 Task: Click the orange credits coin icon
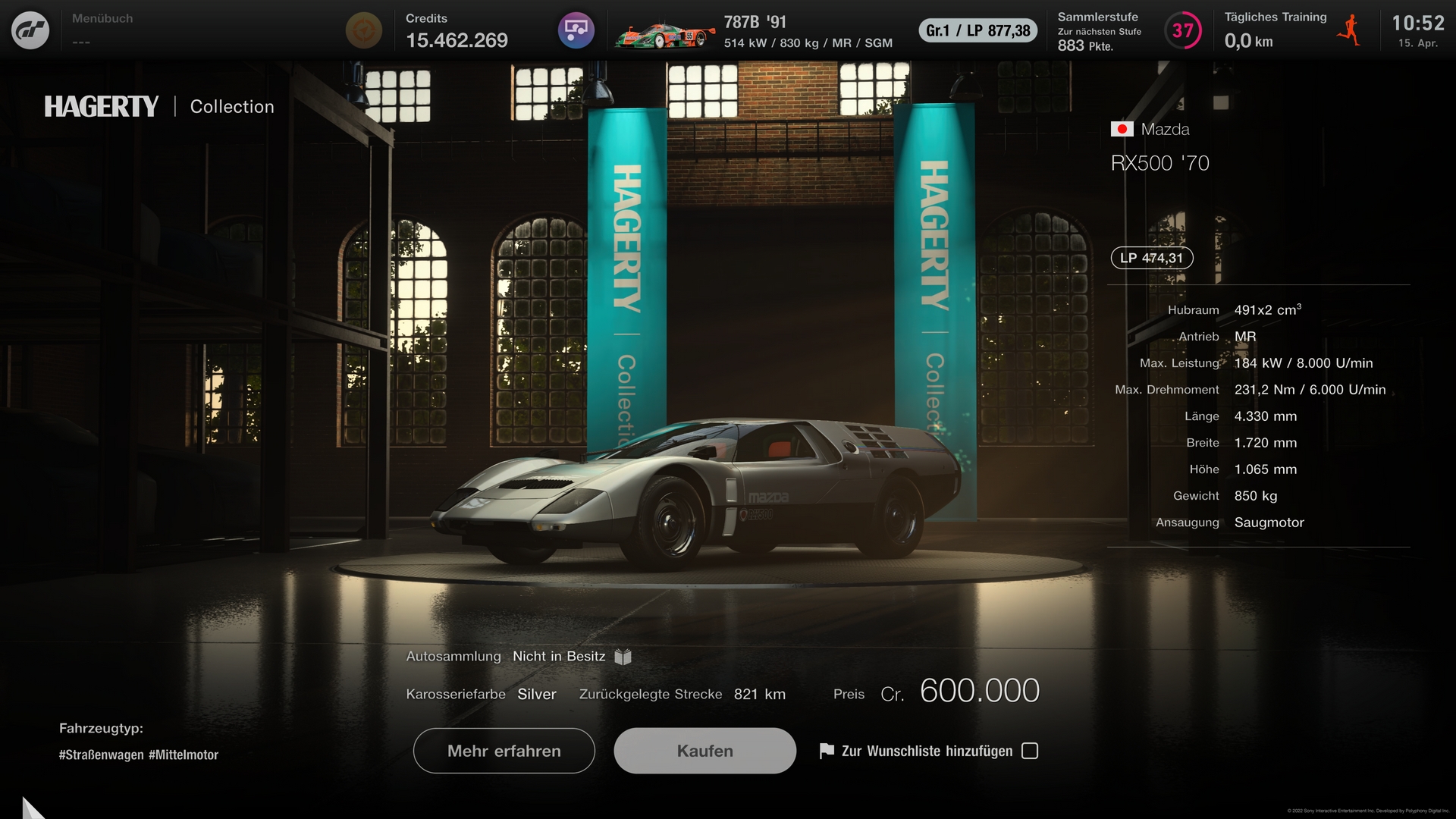(x=364, y=30)
